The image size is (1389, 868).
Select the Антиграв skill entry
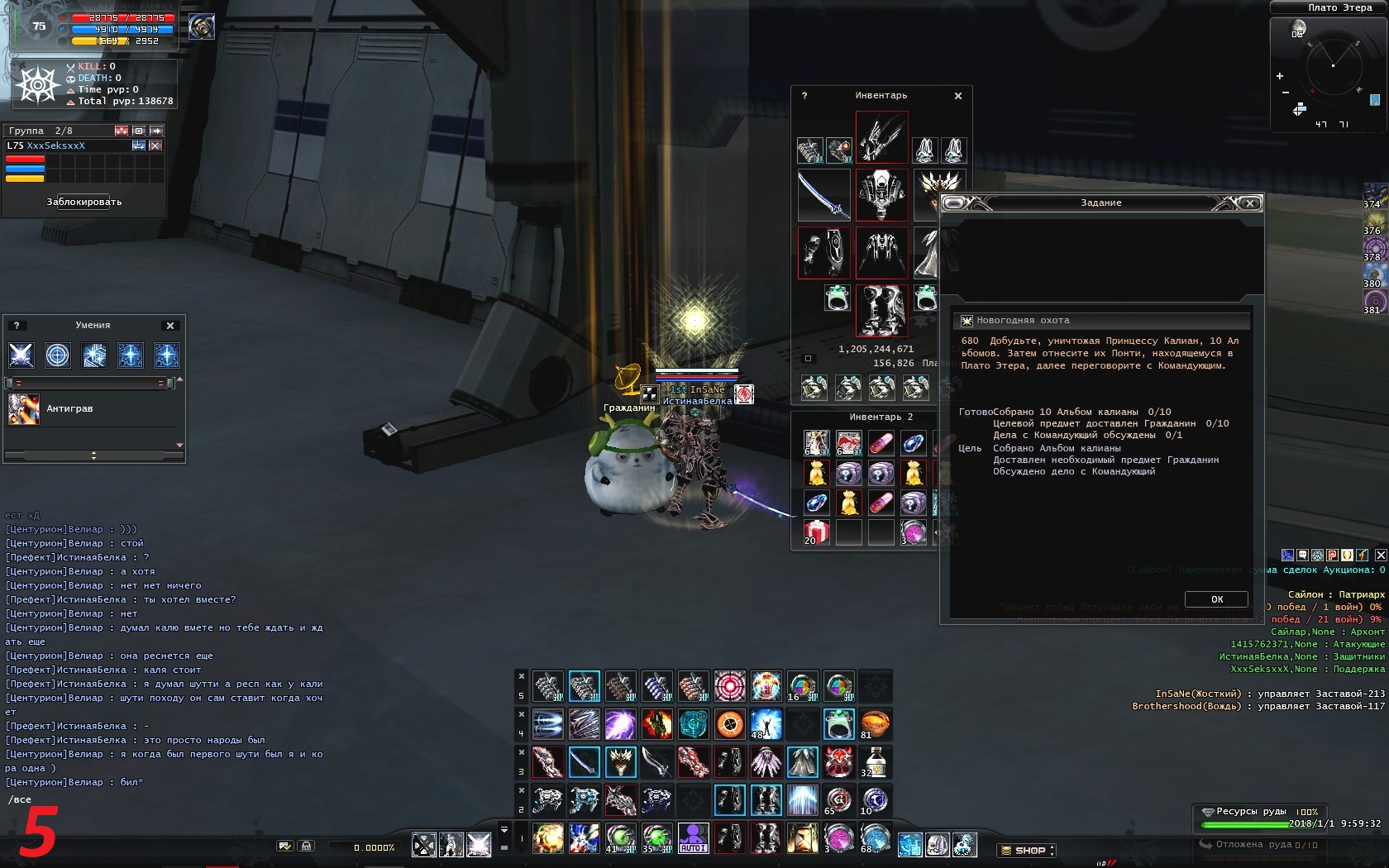pos(69,408)
